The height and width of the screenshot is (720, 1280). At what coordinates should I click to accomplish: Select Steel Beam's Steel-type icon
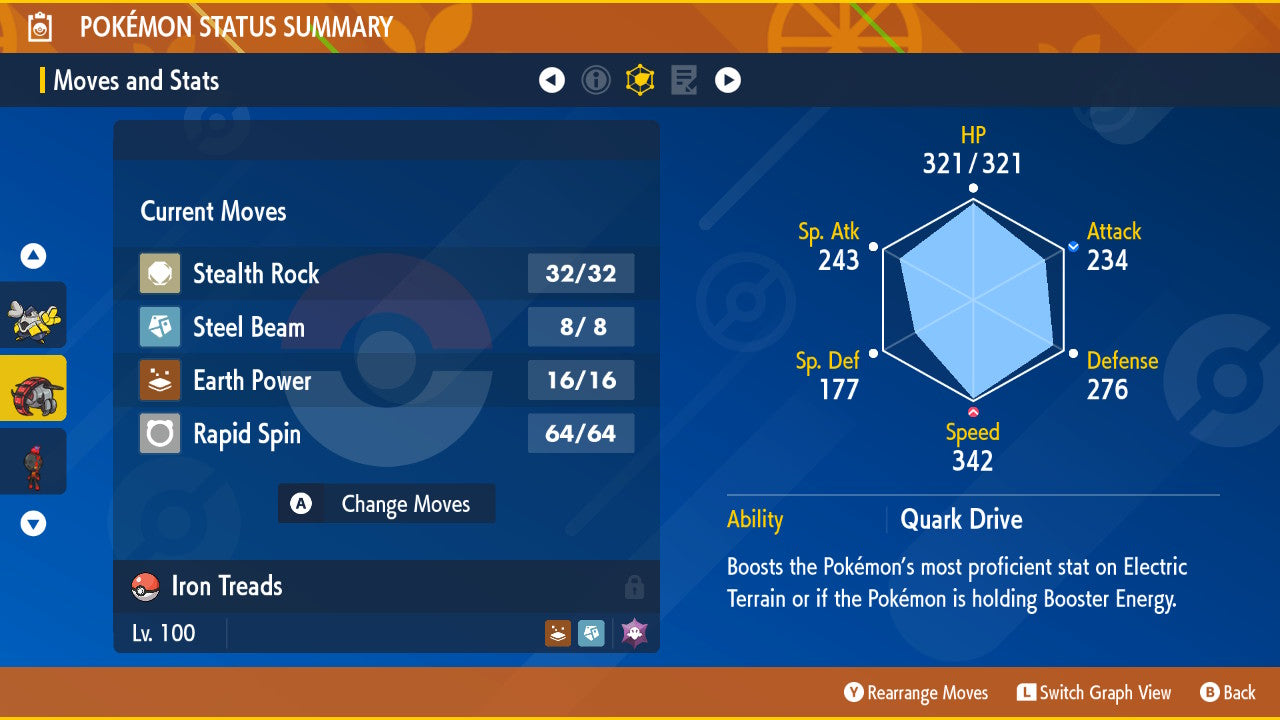pos(161,327)
